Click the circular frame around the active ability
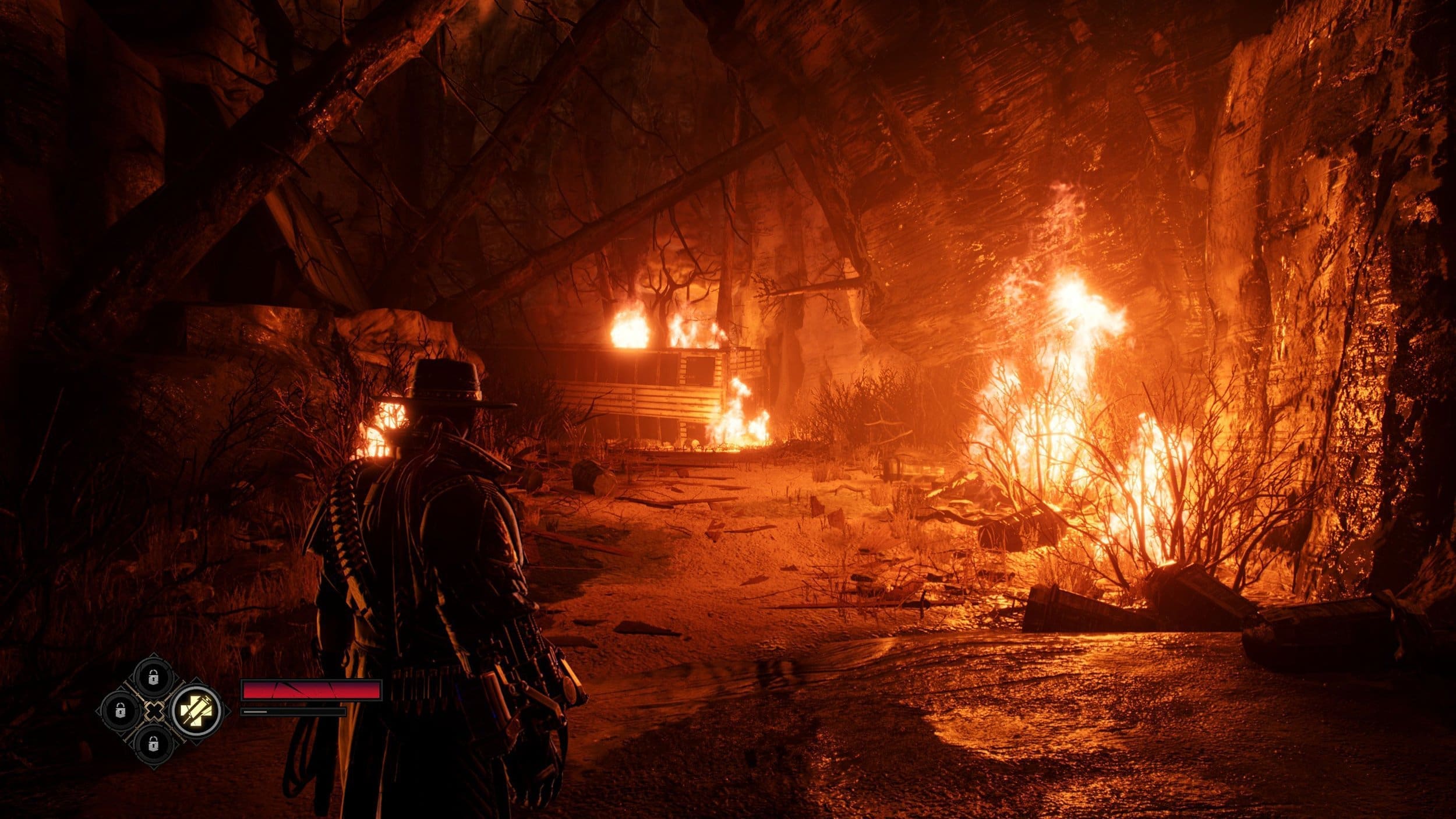1456x819 pixels. click(x=197, y=689)
